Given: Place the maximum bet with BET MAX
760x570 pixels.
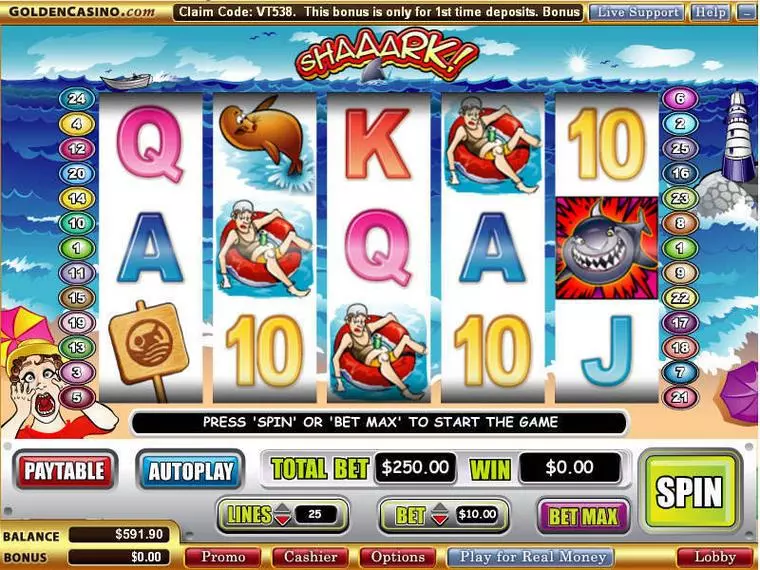Looking at the screenshot, I should 585,516.
